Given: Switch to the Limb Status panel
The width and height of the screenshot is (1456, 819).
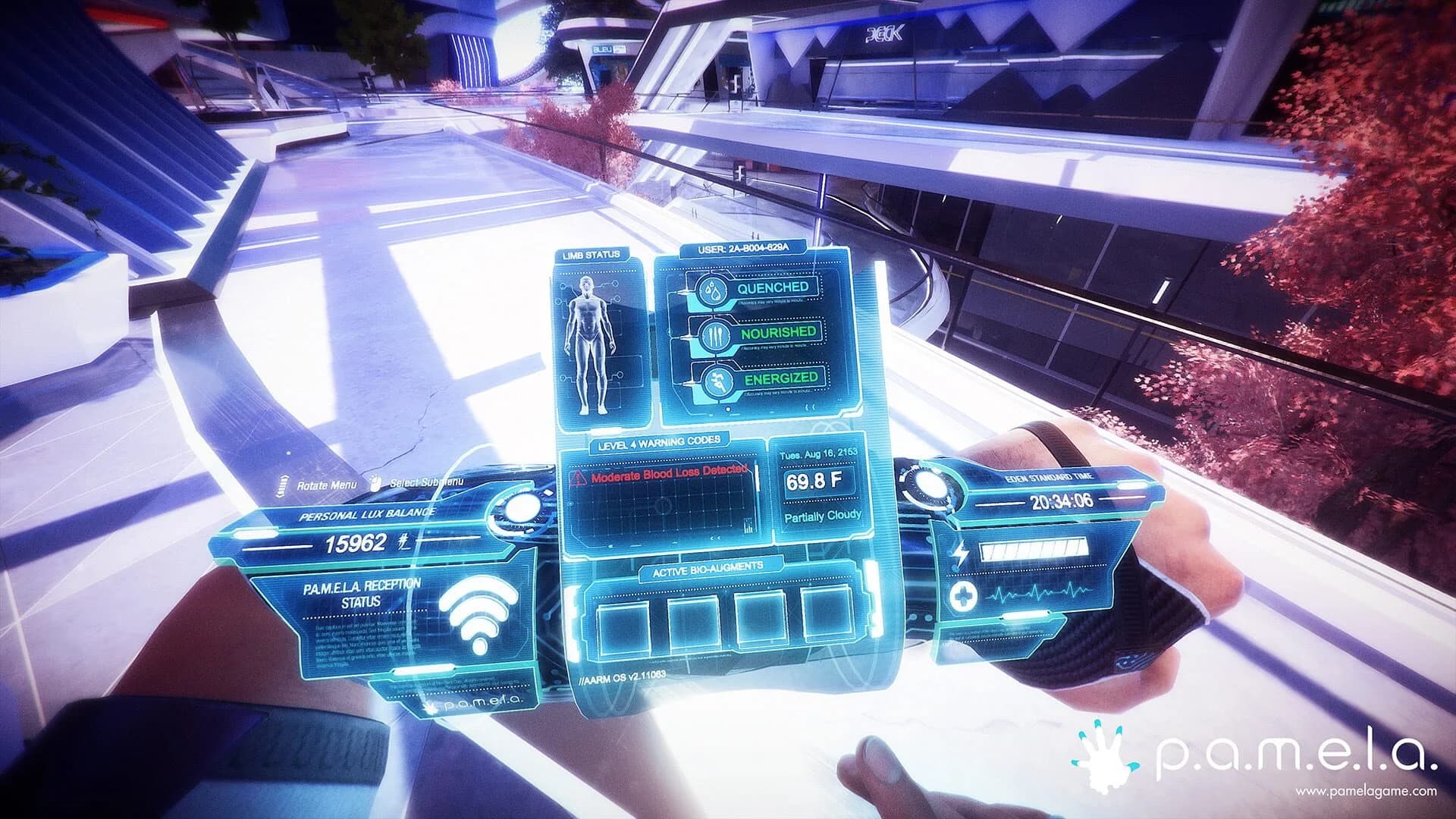Looking at the screenshot, I should 591,256.
